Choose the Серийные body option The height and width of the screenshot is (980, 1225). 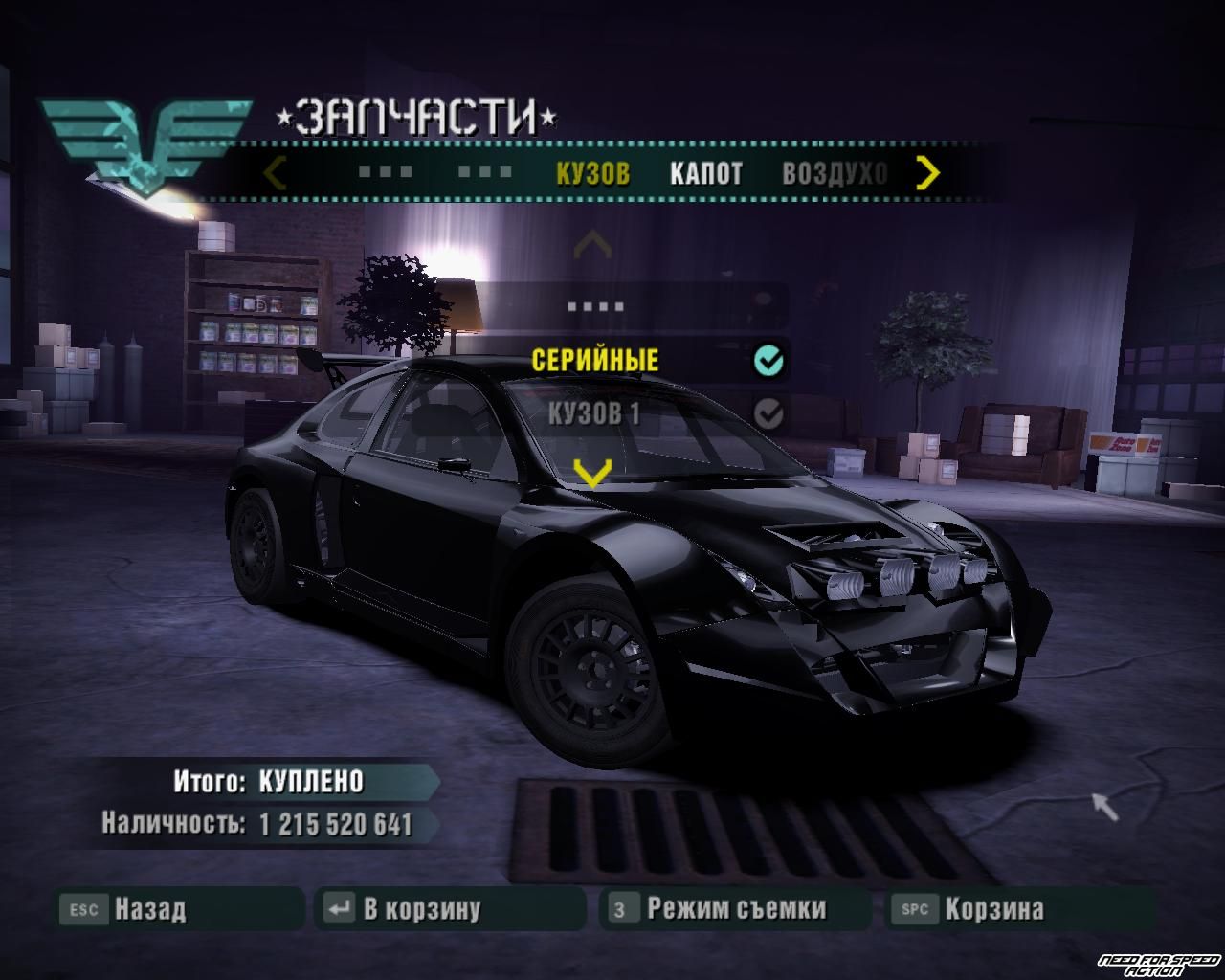click(x=595, y=361)
